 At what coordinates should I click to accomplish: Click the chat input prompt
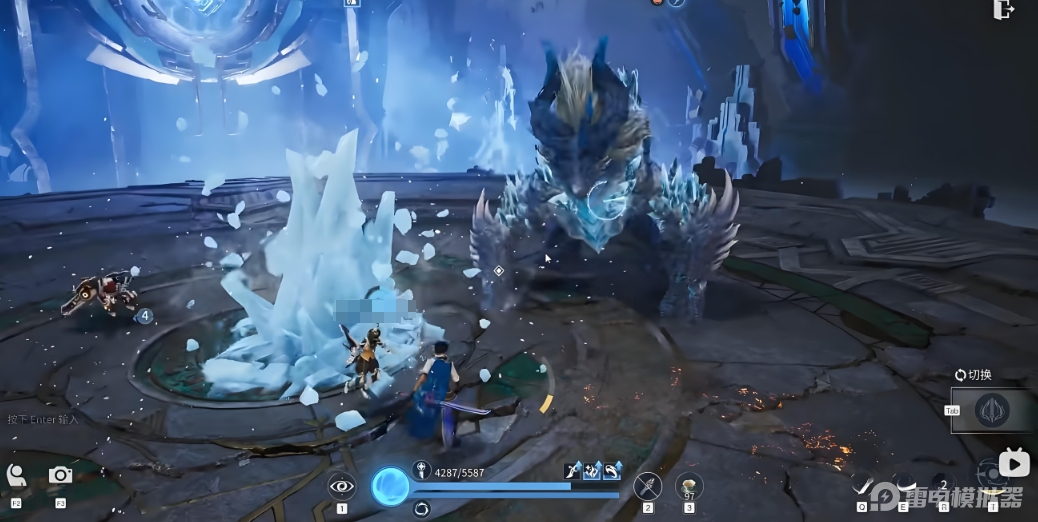click(42, 419)
